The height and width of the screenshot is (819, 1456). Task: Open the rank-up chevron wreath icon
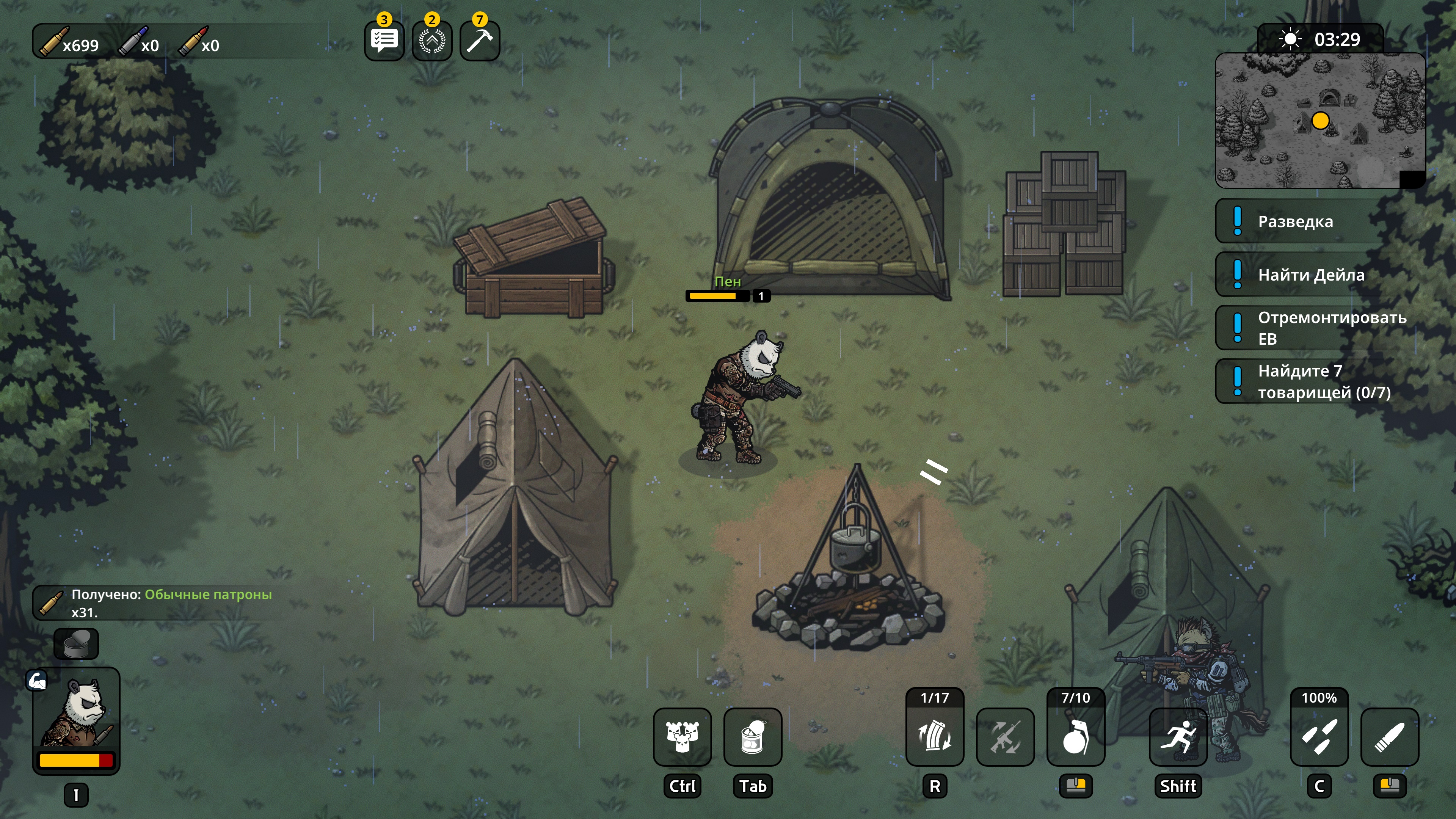(432, 41)
